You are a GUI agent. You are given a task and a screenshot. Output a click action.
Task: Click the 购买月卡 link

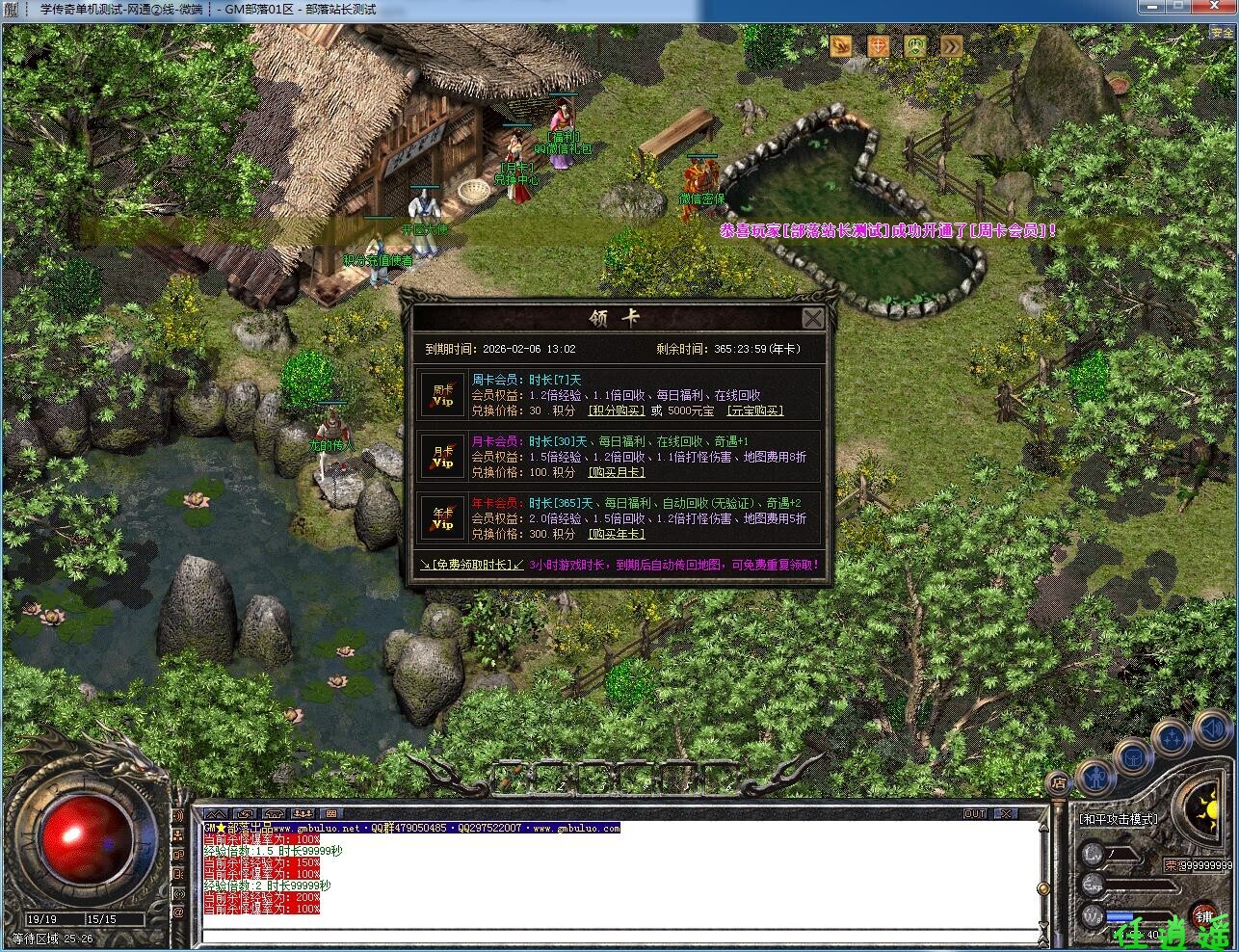[x=616, y=472]
